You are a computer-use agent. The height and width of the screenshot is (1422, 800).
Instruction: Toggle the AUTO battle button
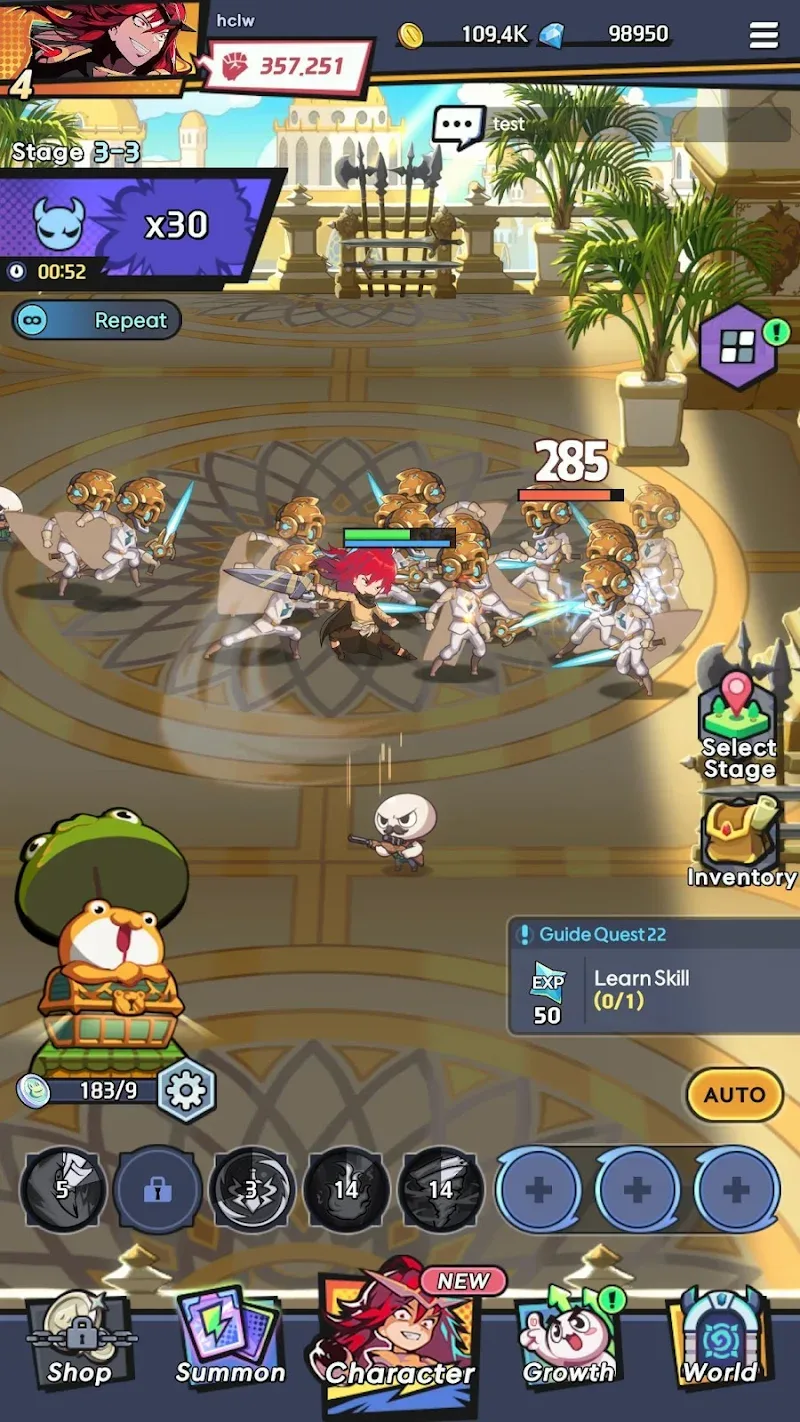734,1094
